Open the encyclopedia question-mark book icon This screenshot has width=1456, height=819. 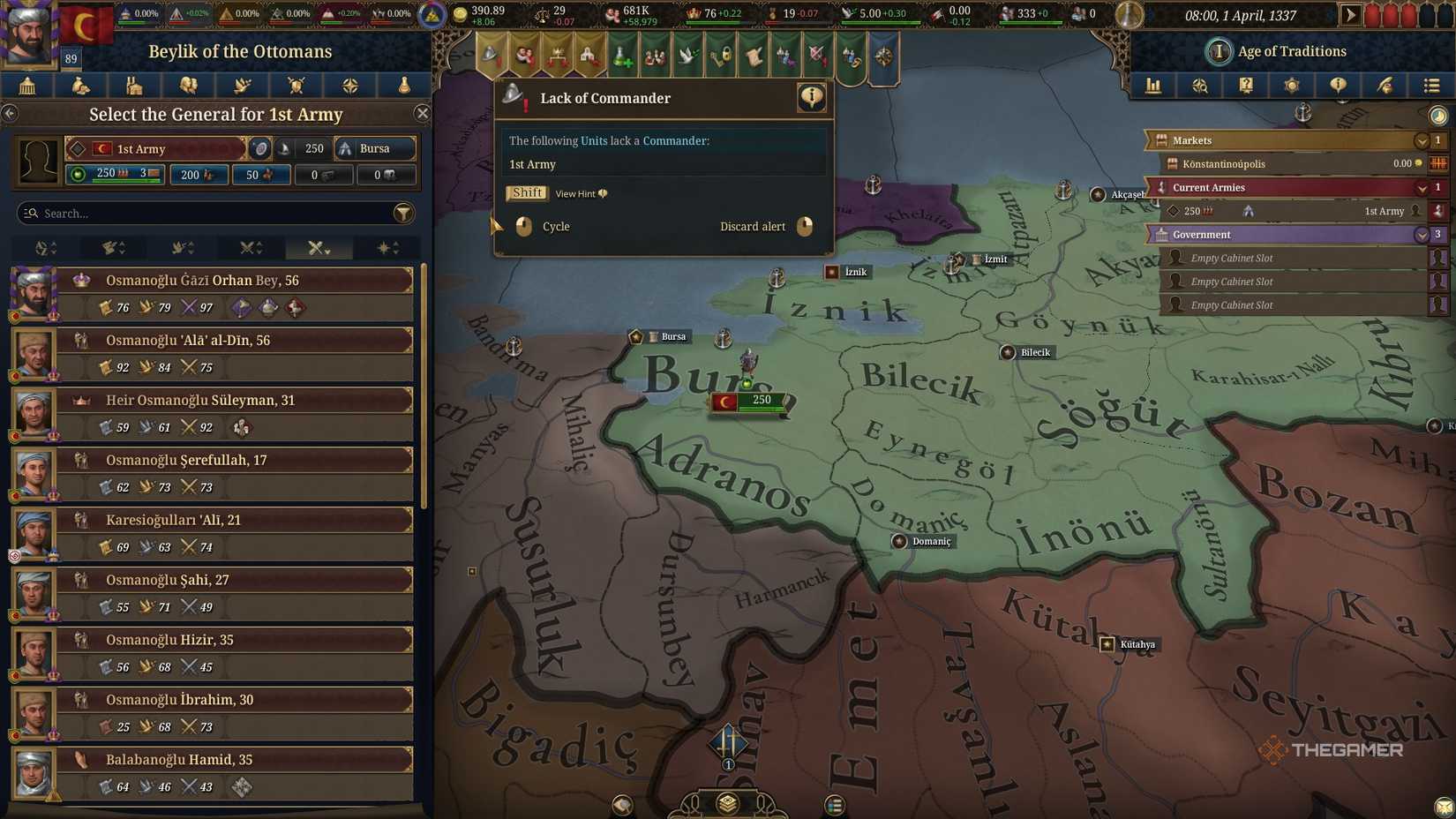[1246, 86]
